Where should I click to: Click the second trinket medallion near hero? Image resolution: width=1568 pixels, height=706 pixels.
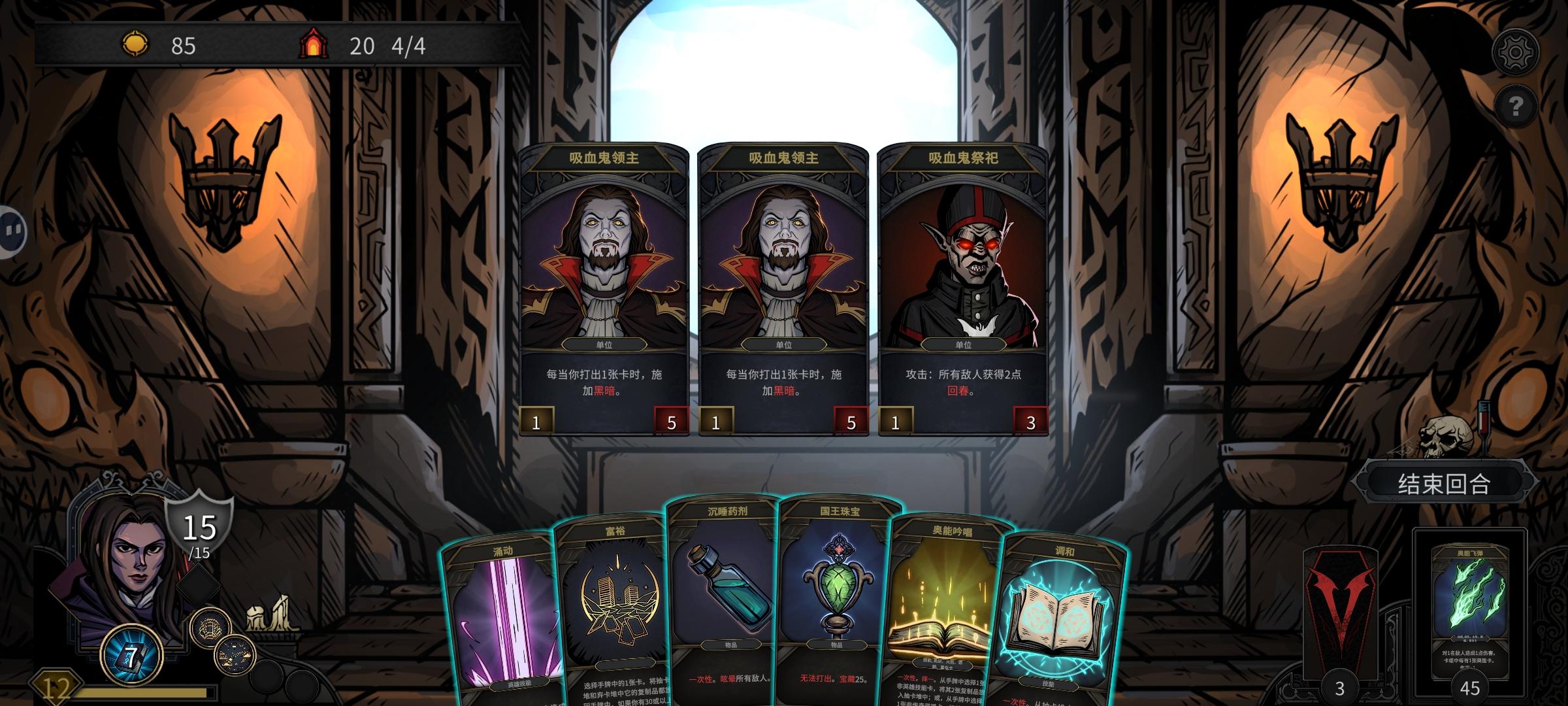[234, 656]
